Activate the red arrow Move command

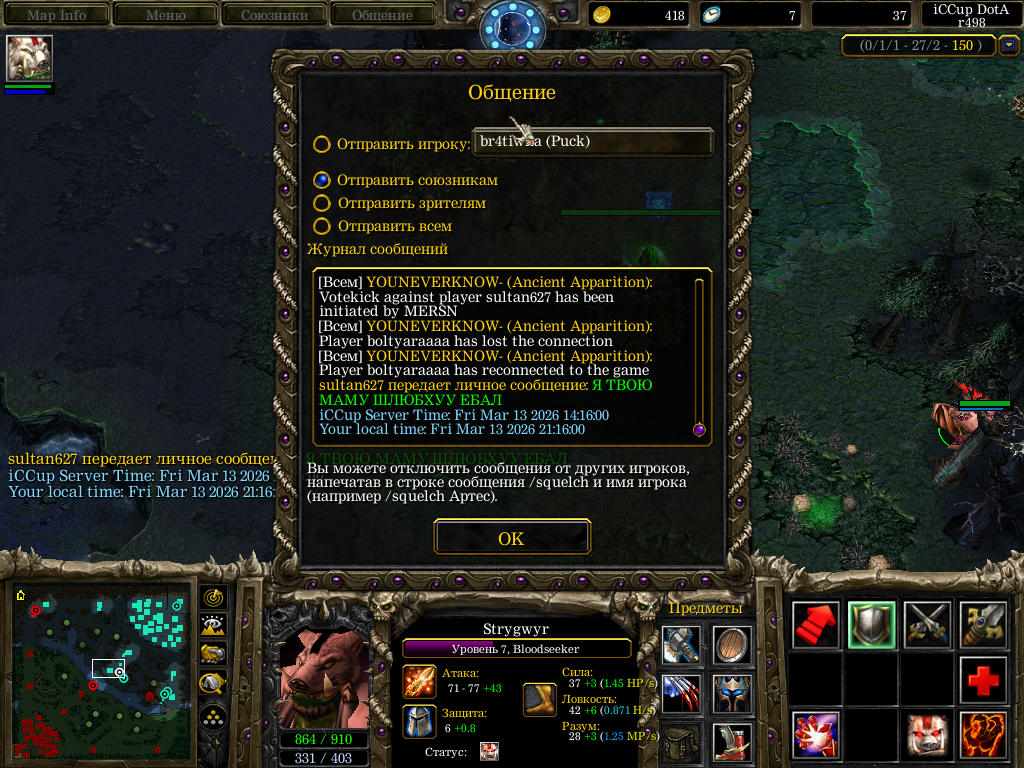click(816, 625)
